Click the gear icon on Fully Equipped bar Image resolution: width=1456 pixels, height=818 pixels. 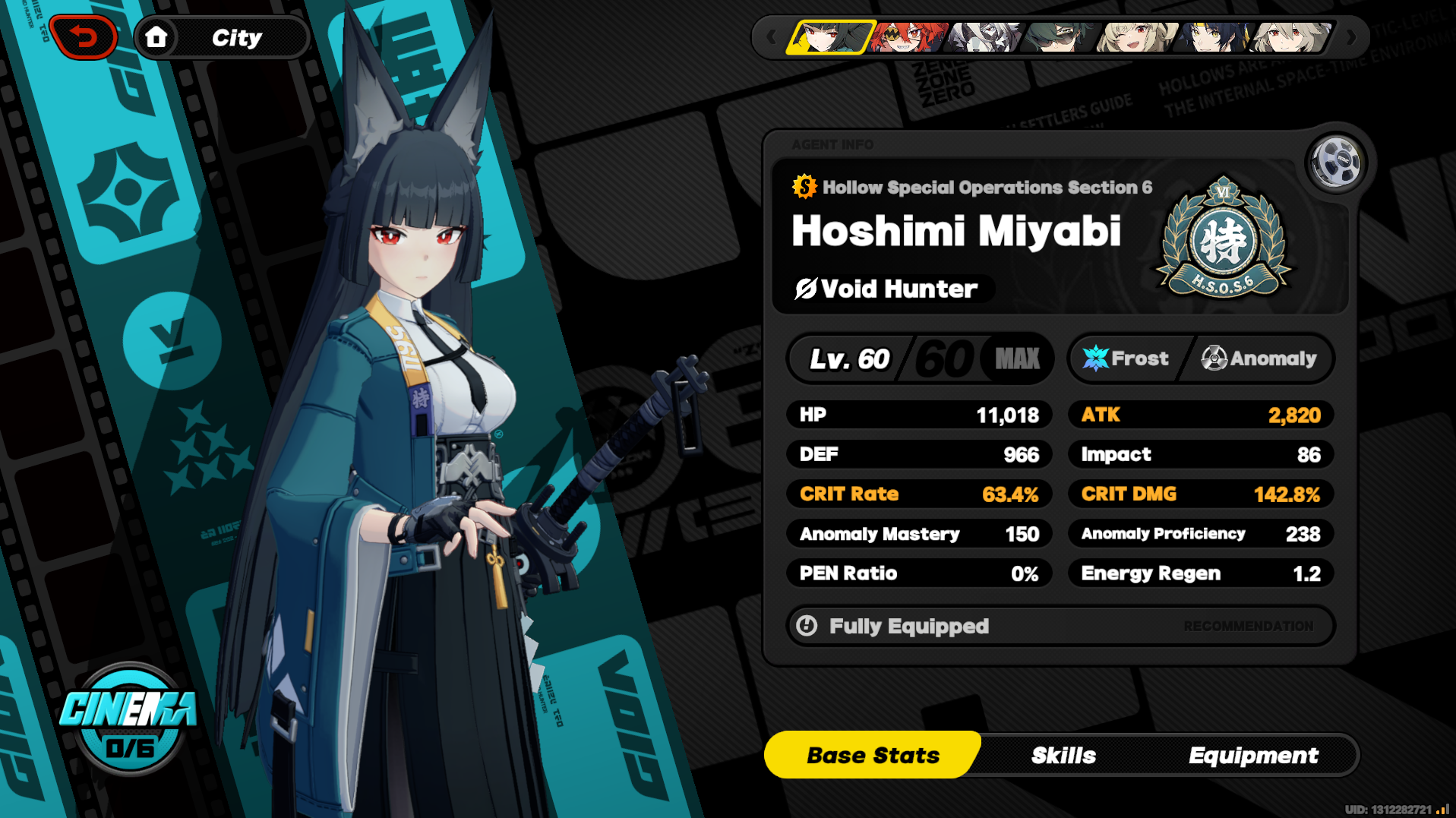coord(807,625)
